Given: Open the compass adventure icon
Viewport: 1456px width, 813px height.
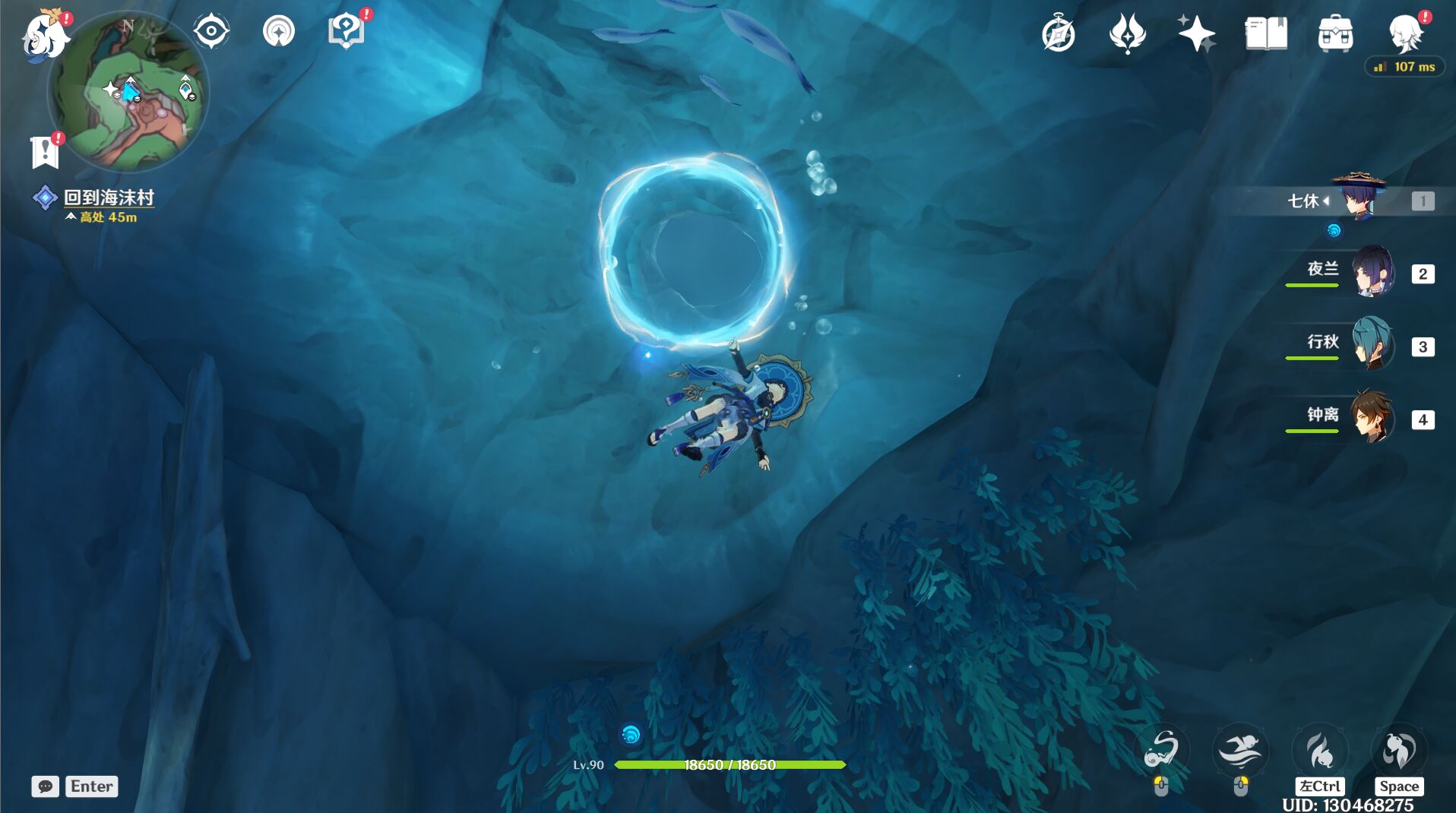Looking at the screenshot, I should pyautogui.click(x=1059, y=34).
